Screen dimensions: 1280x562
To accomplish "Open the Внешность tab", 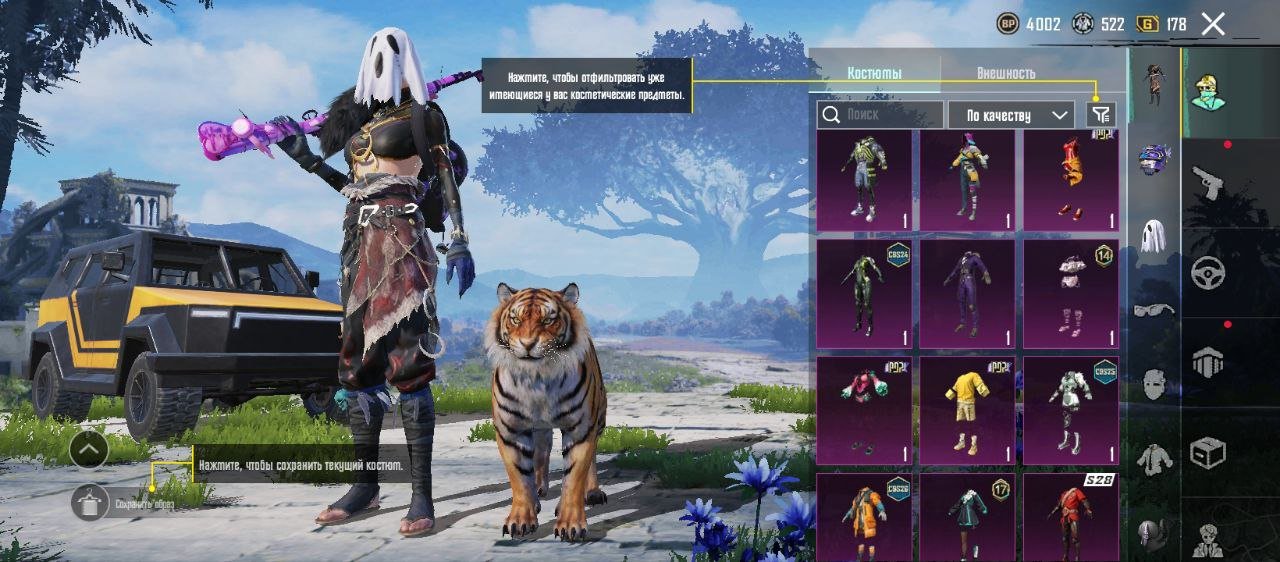I will pyautogui.click(x=1005, y=73).
